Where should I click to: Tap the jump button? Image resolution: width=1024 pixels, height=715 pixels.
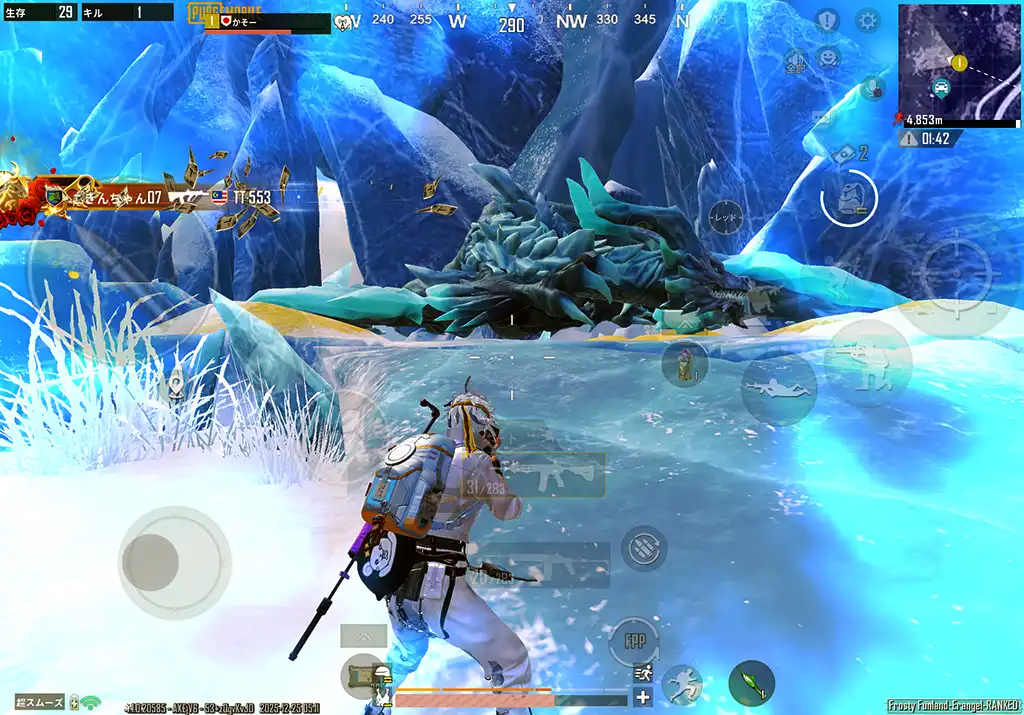(682, 684)
